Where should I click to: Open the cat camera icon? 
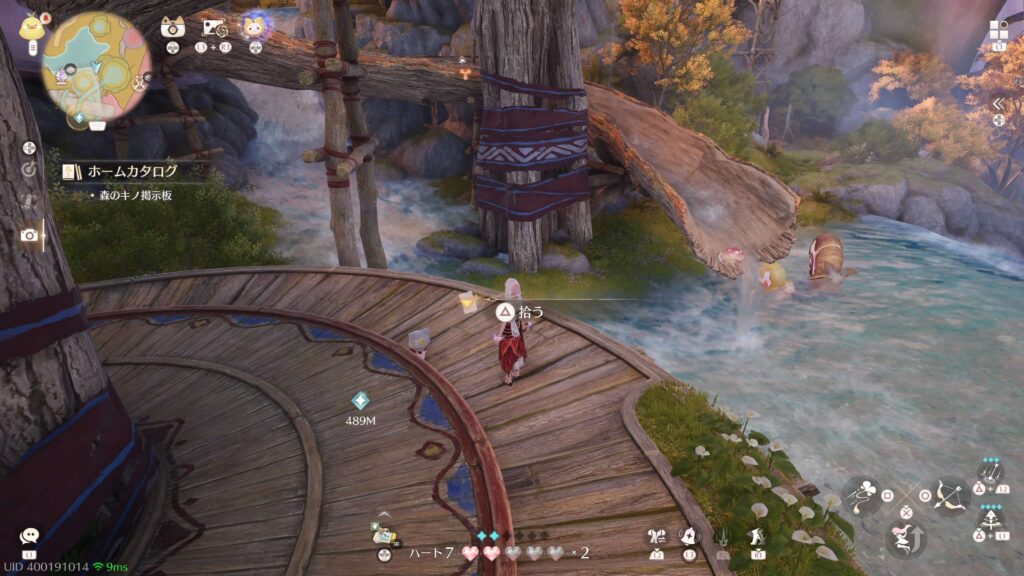tap(173, 27)
